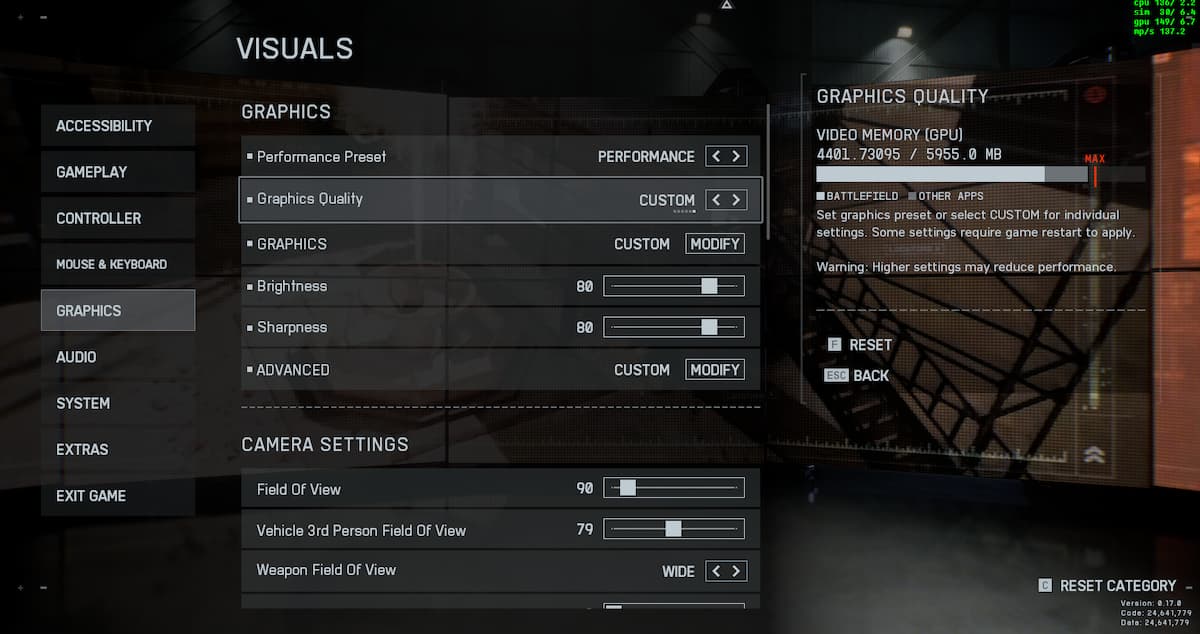The width and height of the screenshot is (1200, 634).
Task: Set the Field Of View slider
Action: [x=674, y=488]
